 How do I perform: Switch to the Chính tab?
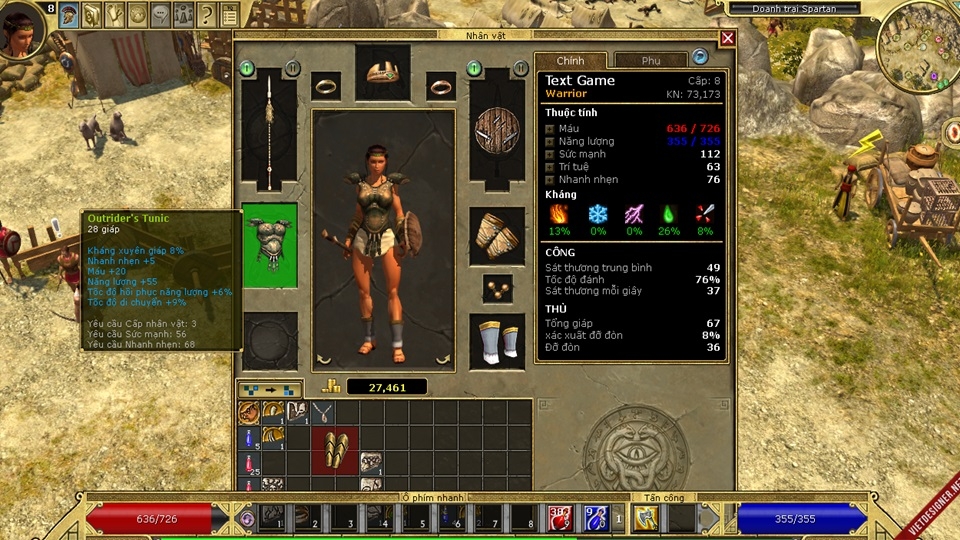pyautogui.click(x=570, y=61)
